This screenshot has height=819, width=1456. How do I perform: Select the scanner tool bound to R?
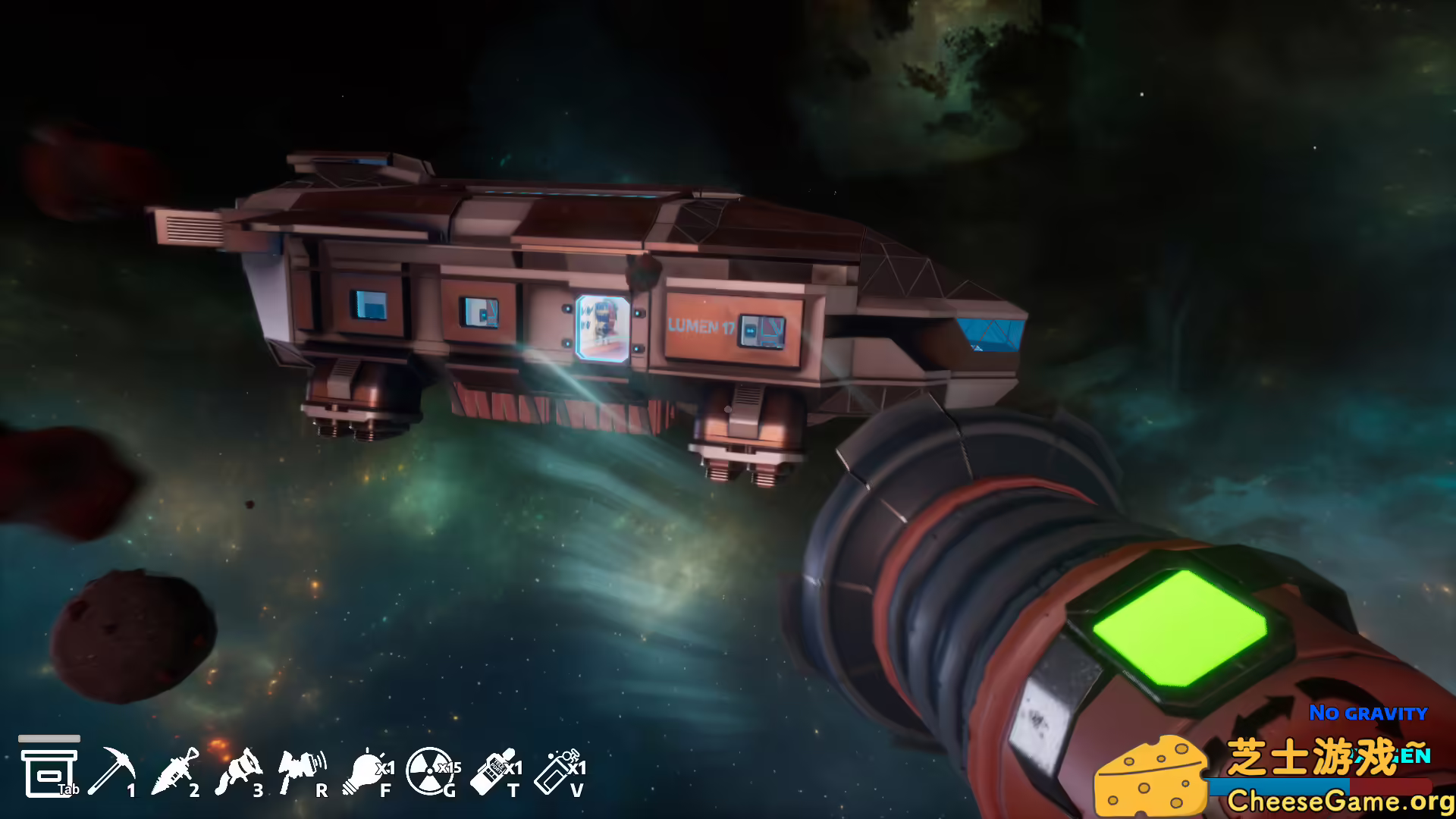[302, 767]
